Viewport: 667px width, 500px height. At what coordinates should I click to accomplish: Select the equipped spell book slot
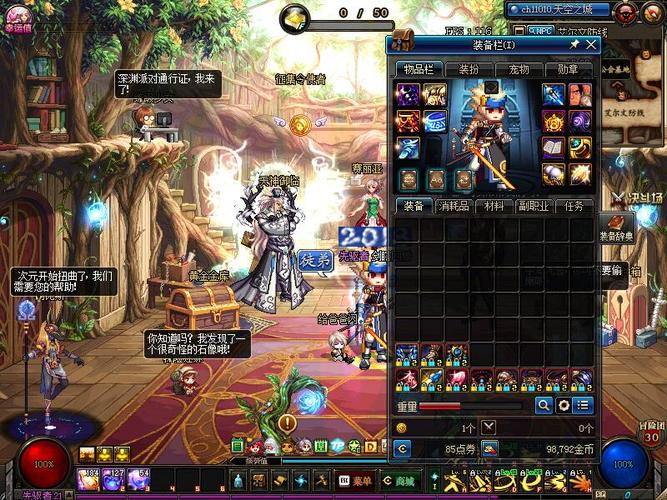(x=555, y=148)
